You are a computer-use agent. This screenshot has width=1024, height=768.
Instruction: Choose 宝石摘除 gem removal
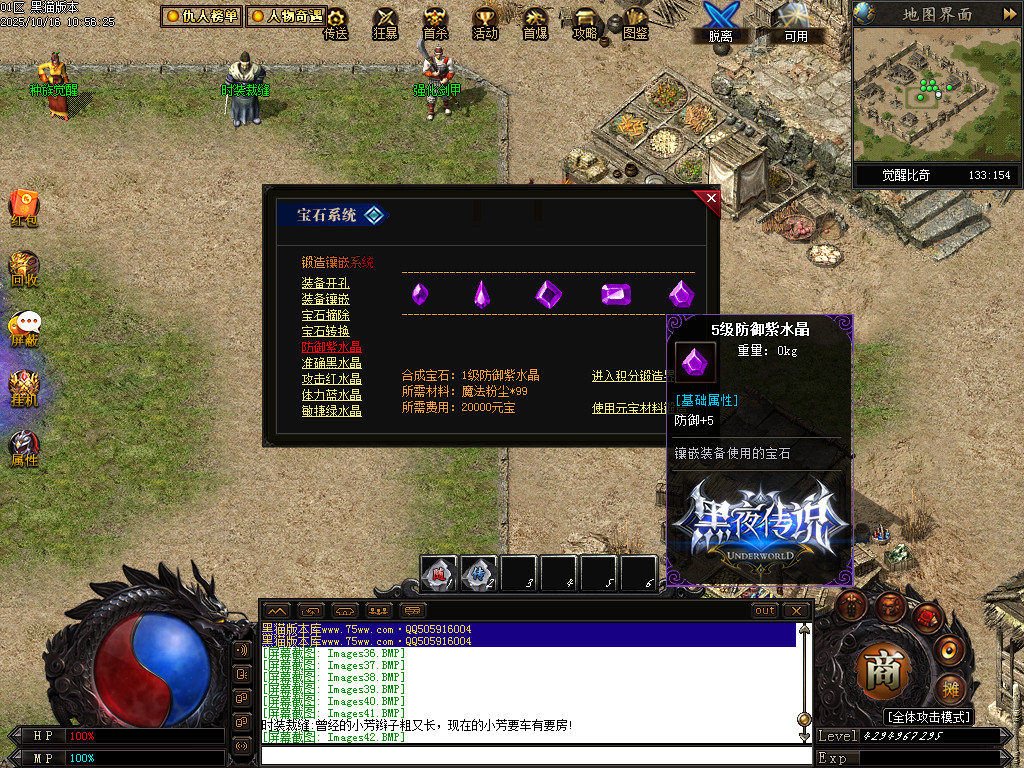pos(325,315)
